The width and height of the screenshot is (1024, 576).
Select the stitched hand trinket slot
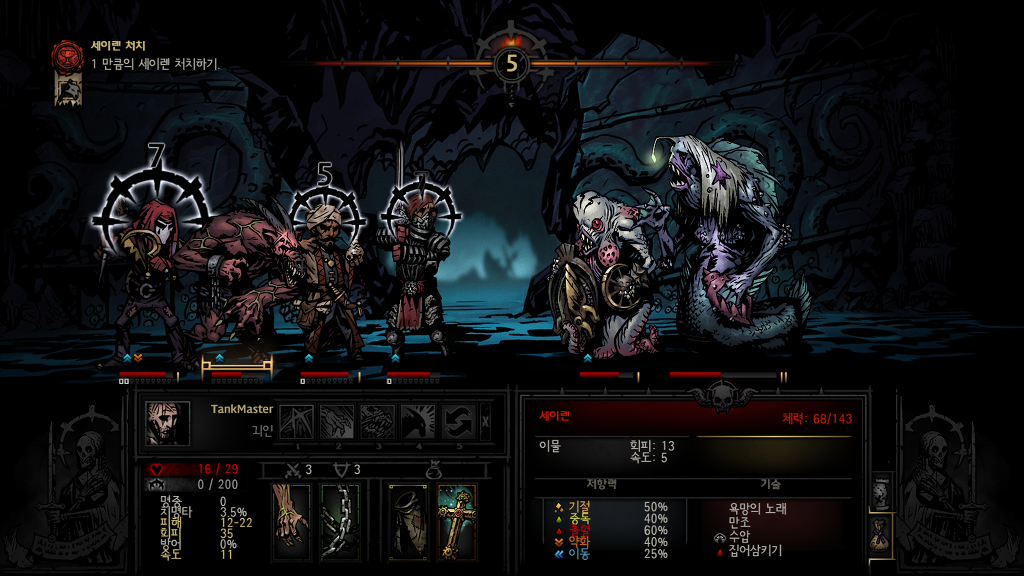[291, 520]
